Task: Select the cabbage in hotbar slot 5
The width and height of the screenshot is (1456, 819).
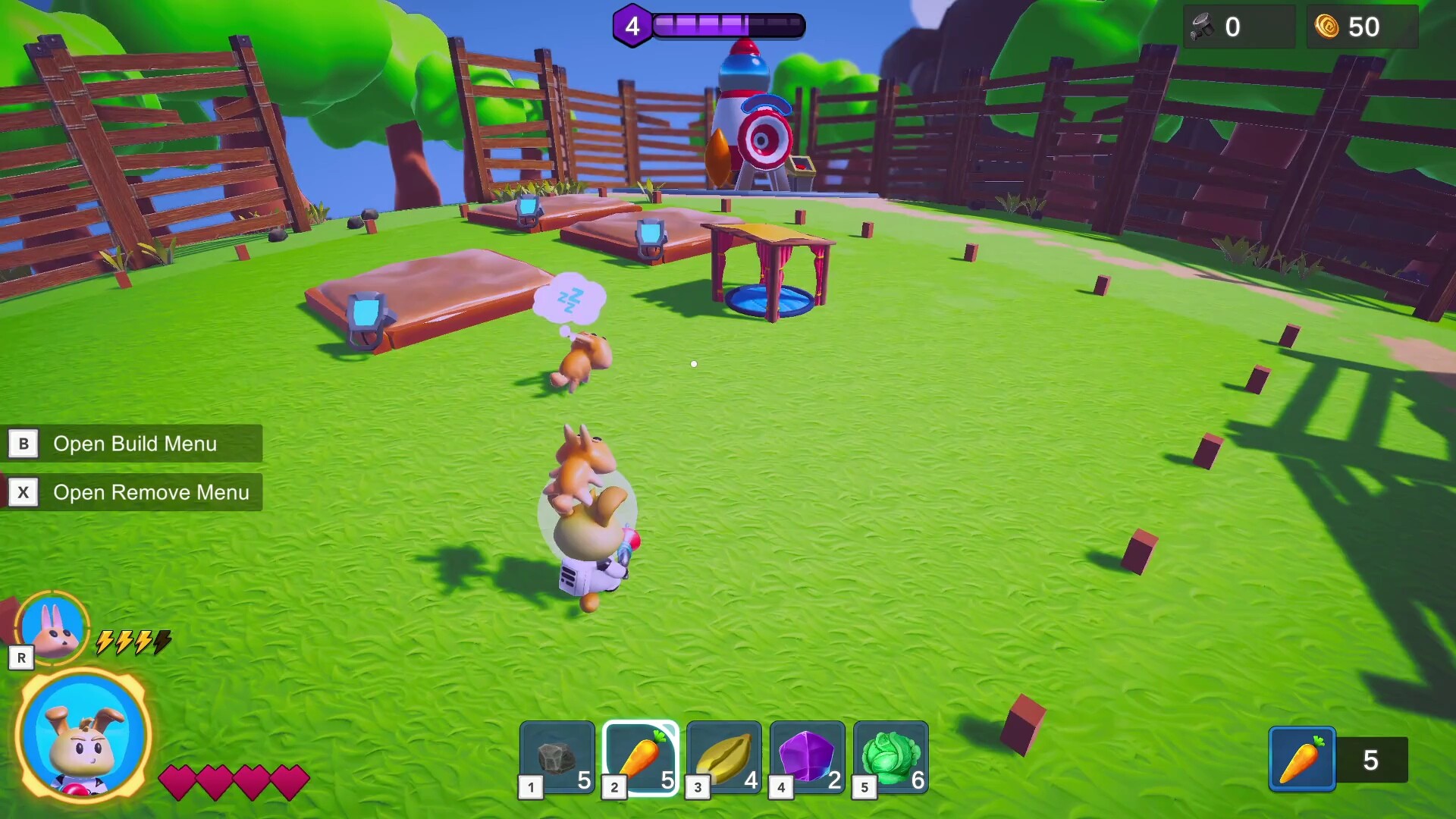Action: coord(891,756)
